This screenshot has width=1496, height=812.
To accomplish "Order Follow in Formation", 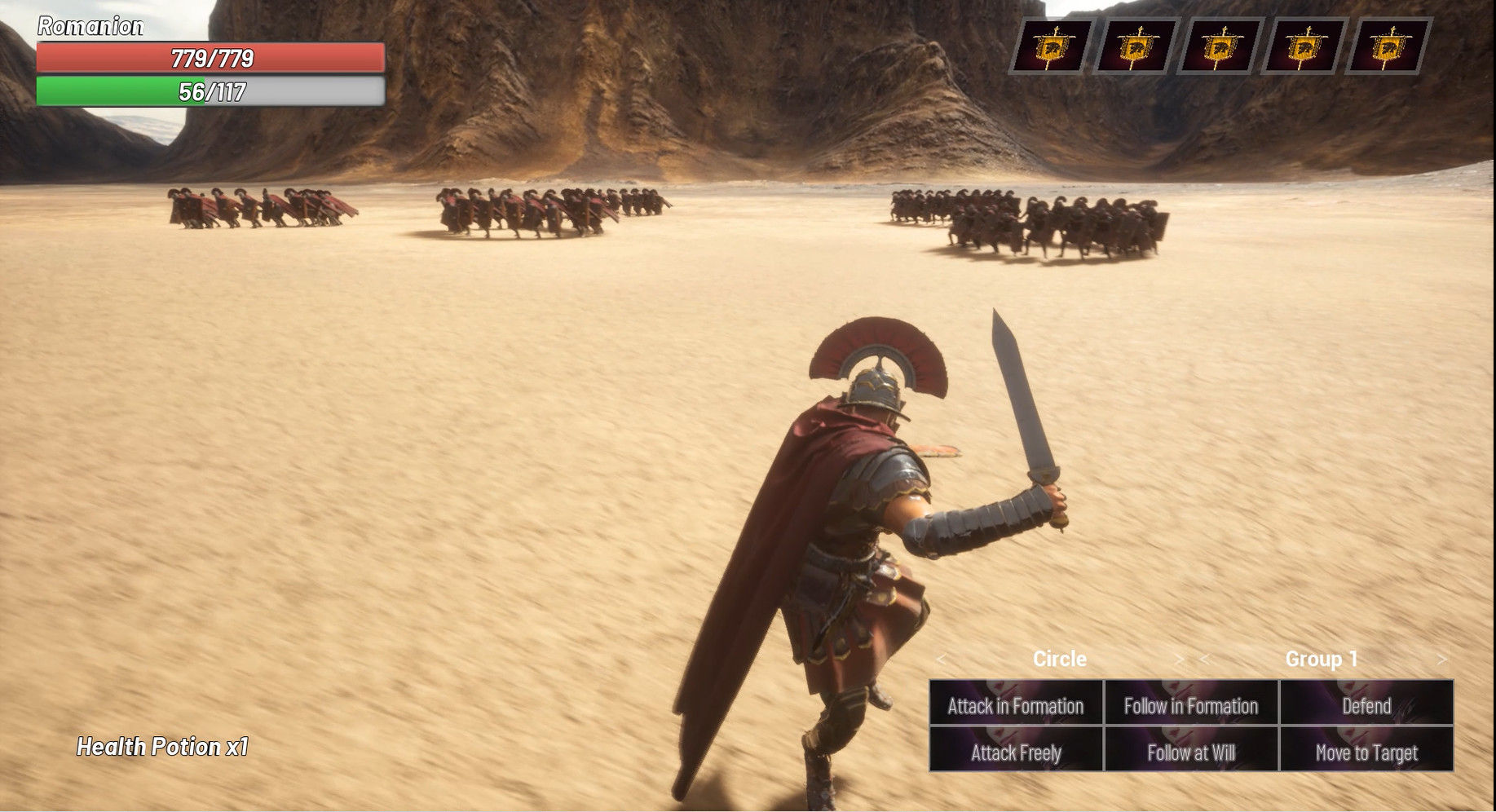I will click(x=1189, y=707).
